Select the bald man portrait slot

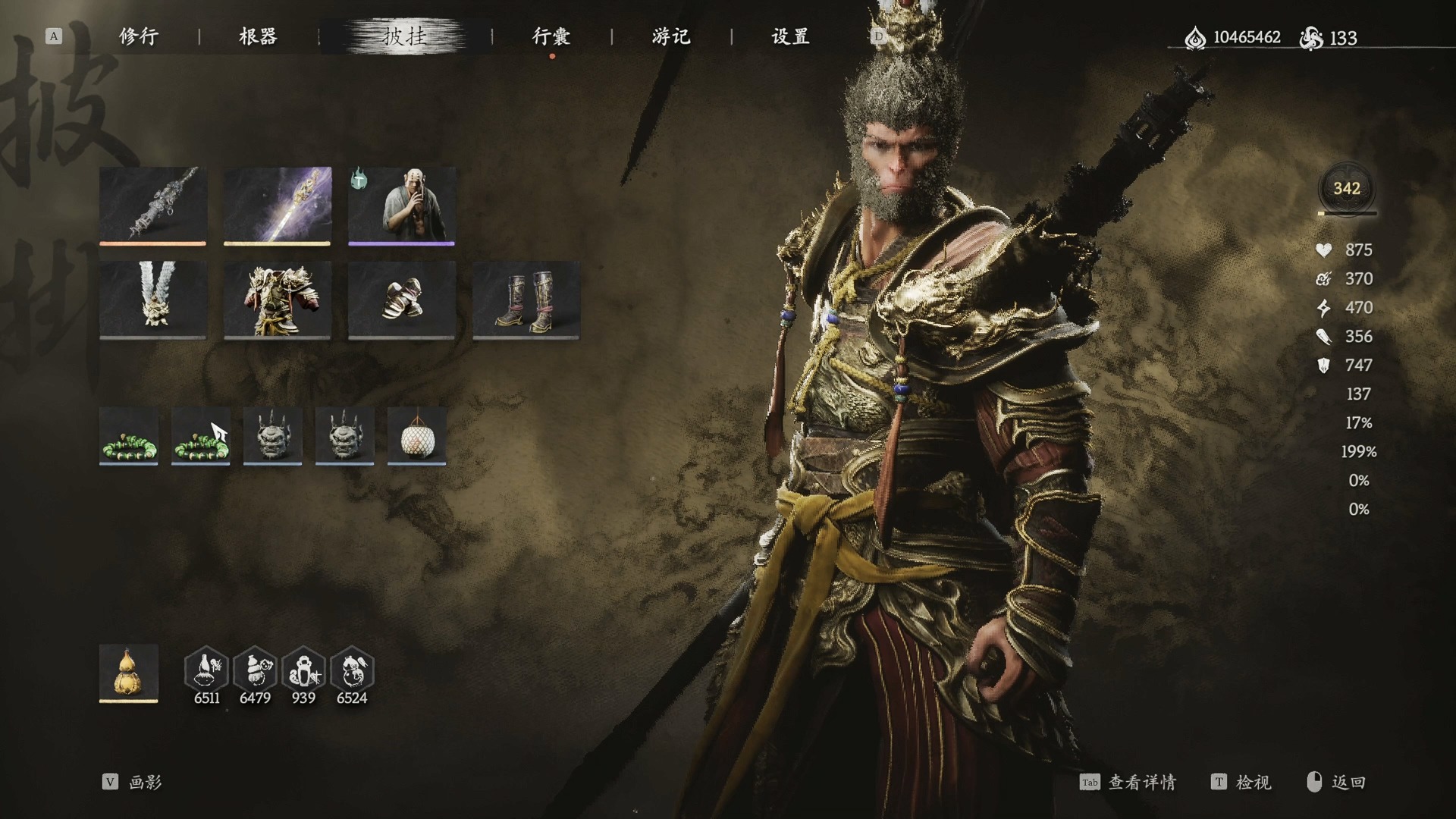(401, 205)
